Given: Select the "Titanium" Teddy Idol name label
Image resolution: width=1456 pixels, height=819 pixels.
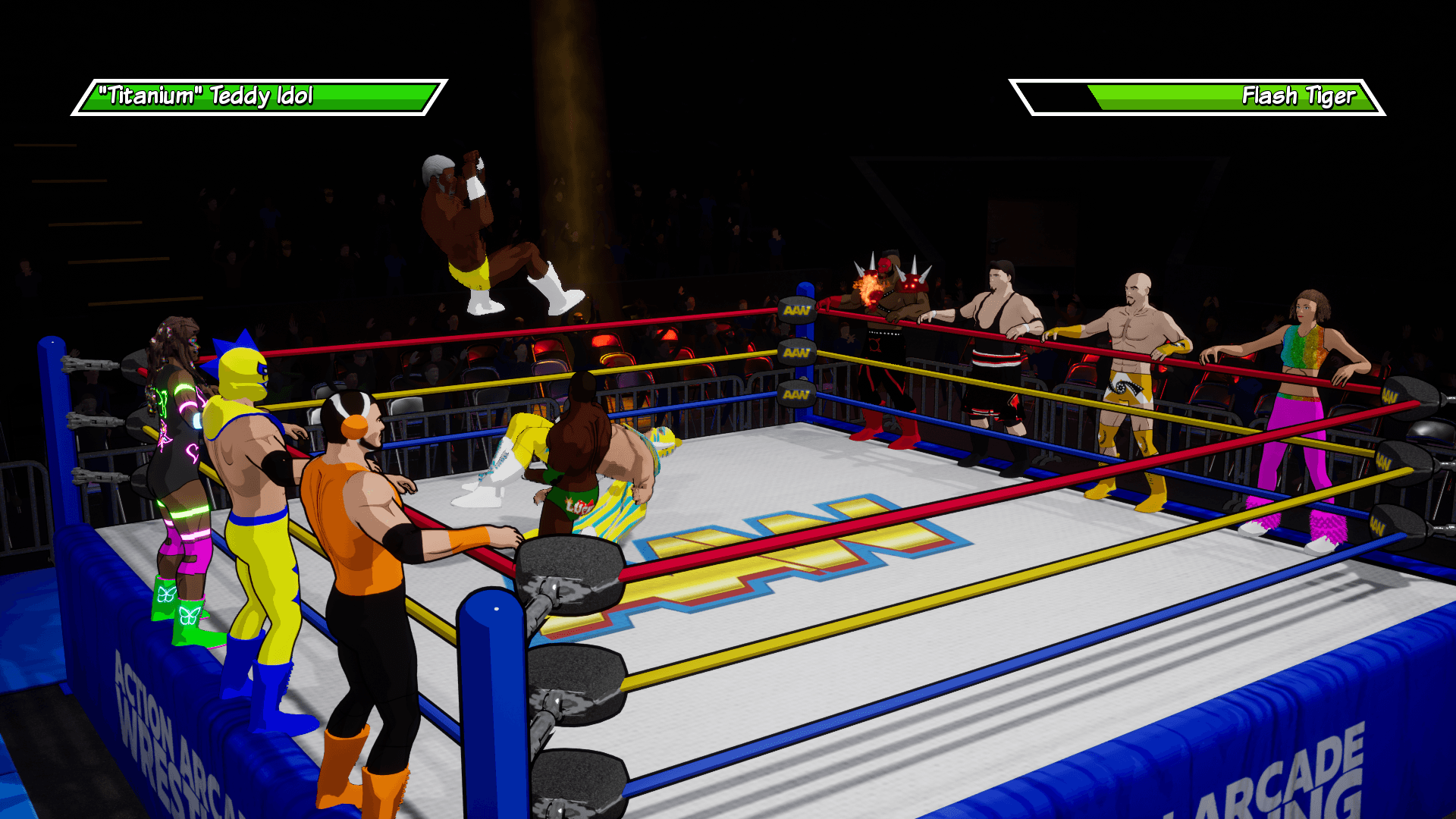Looking at the screenshot, I should [205, 96].
